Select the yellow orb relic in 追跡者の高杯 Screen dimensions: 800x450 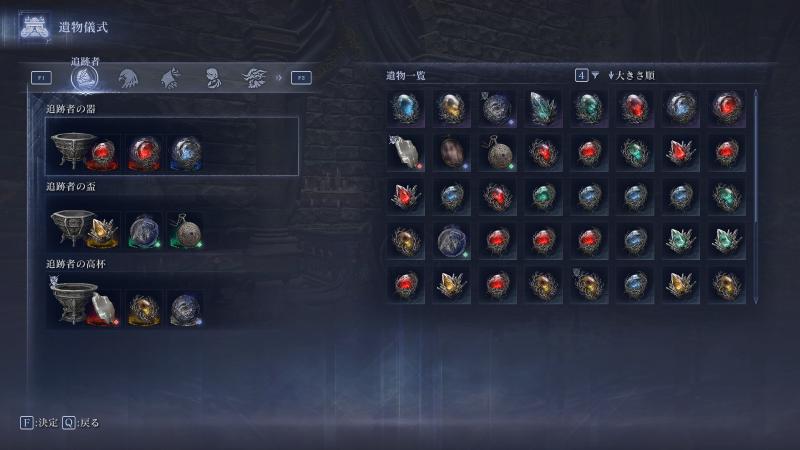point(144,308)
